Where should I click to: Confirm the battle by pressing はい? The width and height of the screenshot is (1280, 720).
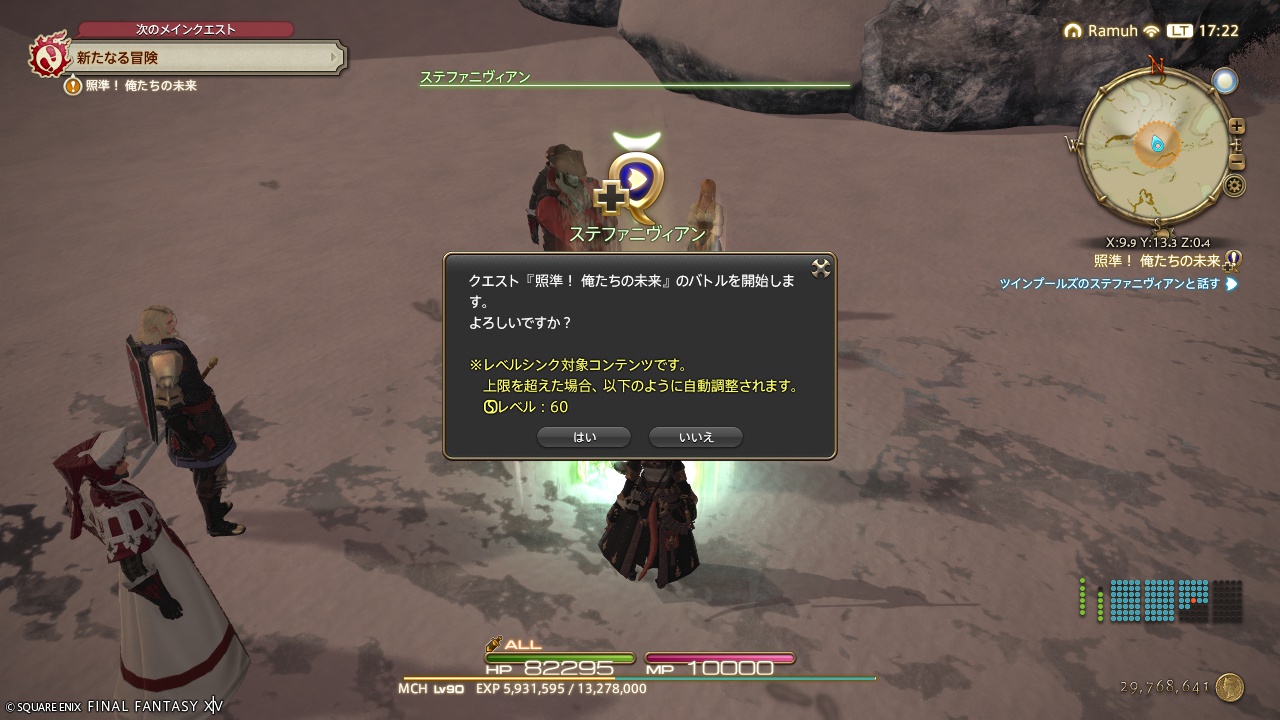pos(584,436)
